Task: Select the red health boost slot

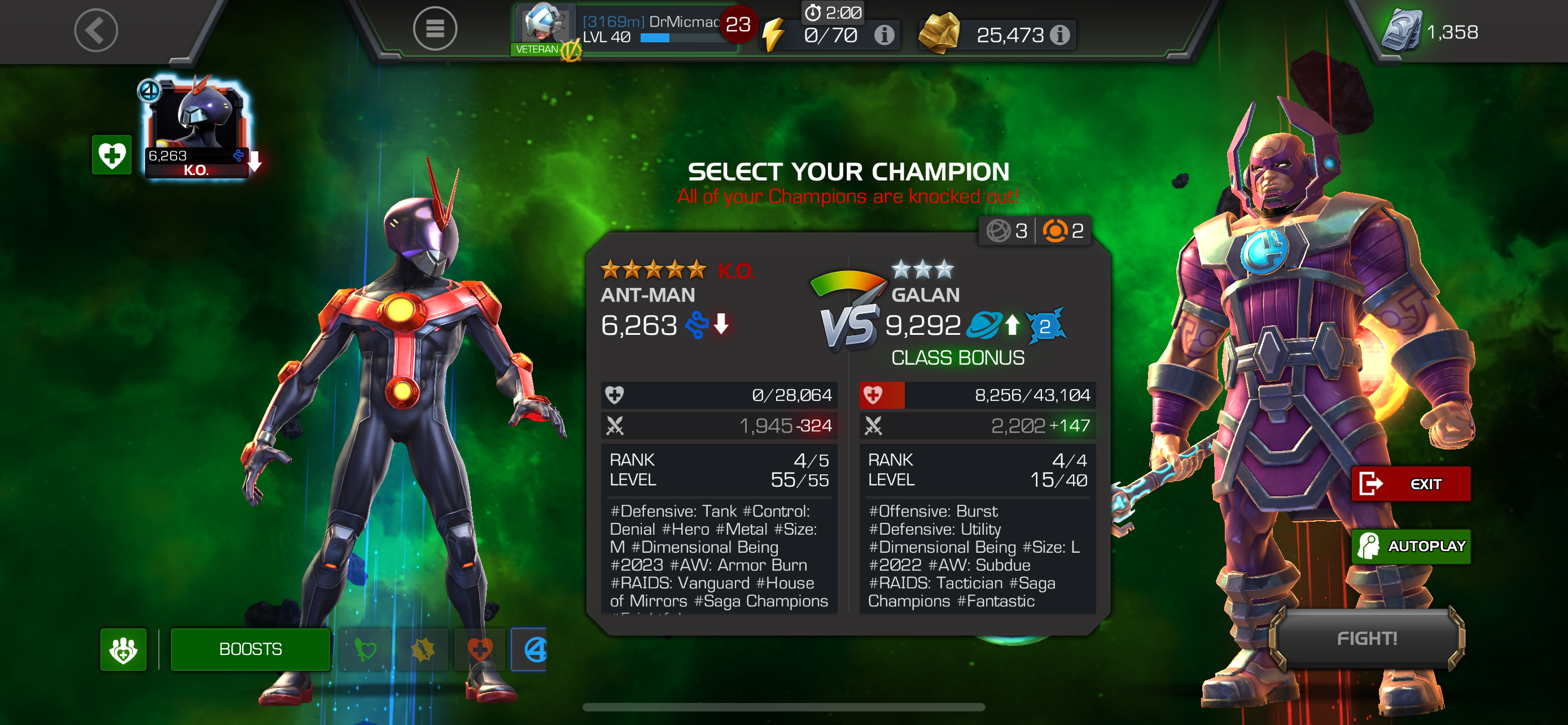Action: click(x=480, y=649)
